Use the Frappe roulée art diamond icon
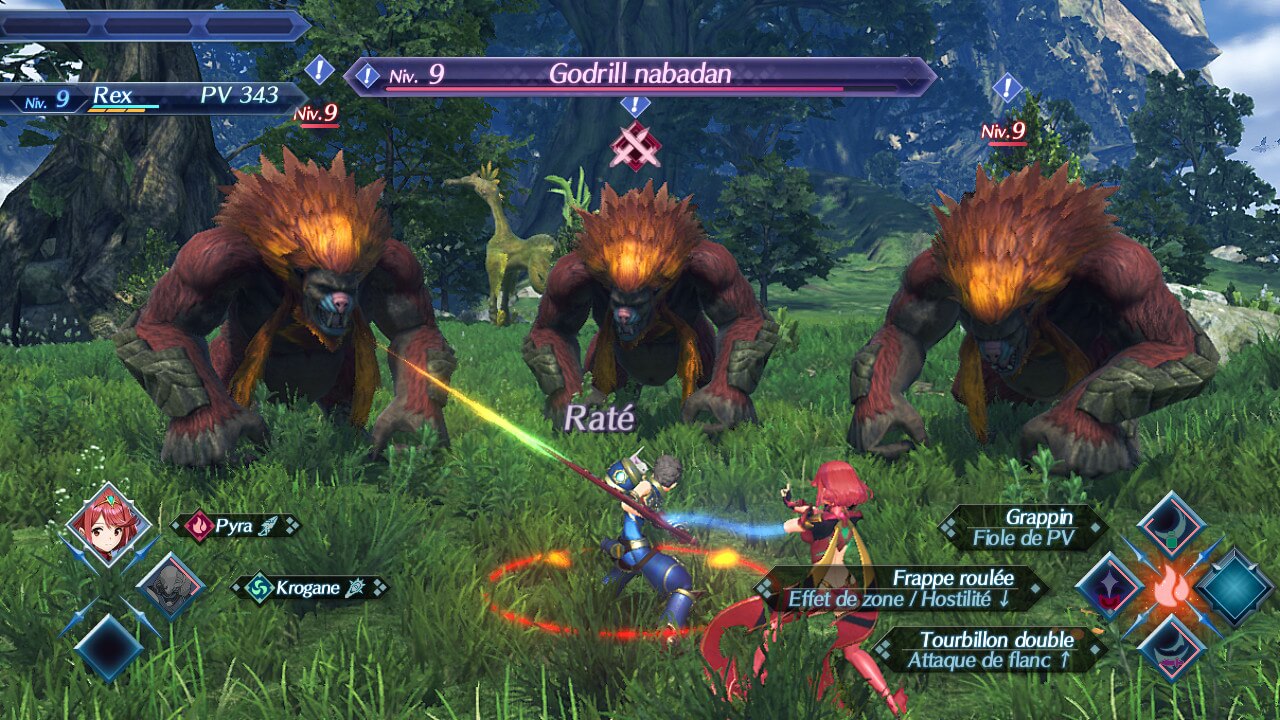Viewport: 1280px width, 720px height. [x=1110, y=587]
